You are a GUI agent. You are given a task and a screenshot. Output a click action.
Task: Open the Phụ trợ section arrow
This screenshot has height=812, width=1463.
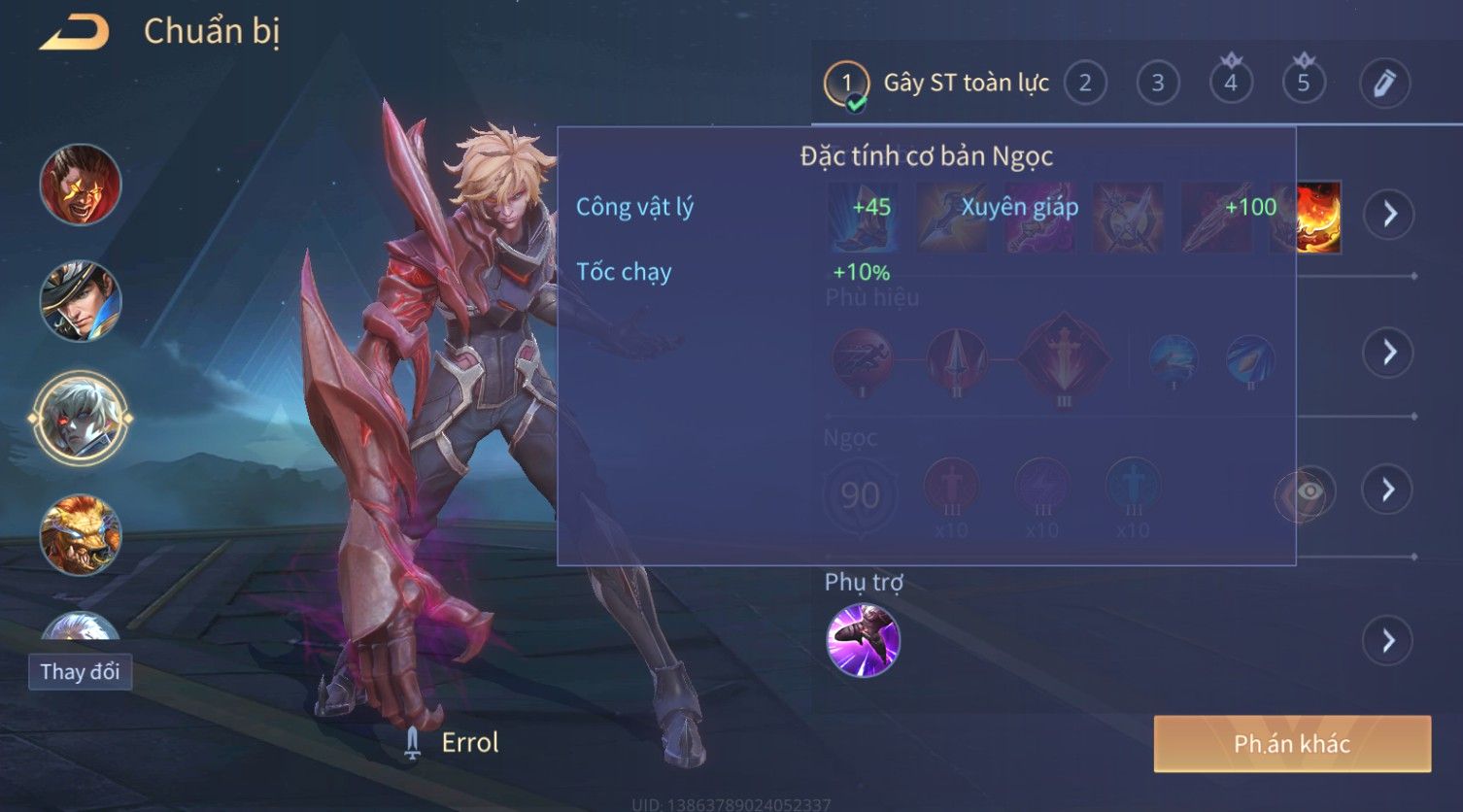[x=1389, y=641]
